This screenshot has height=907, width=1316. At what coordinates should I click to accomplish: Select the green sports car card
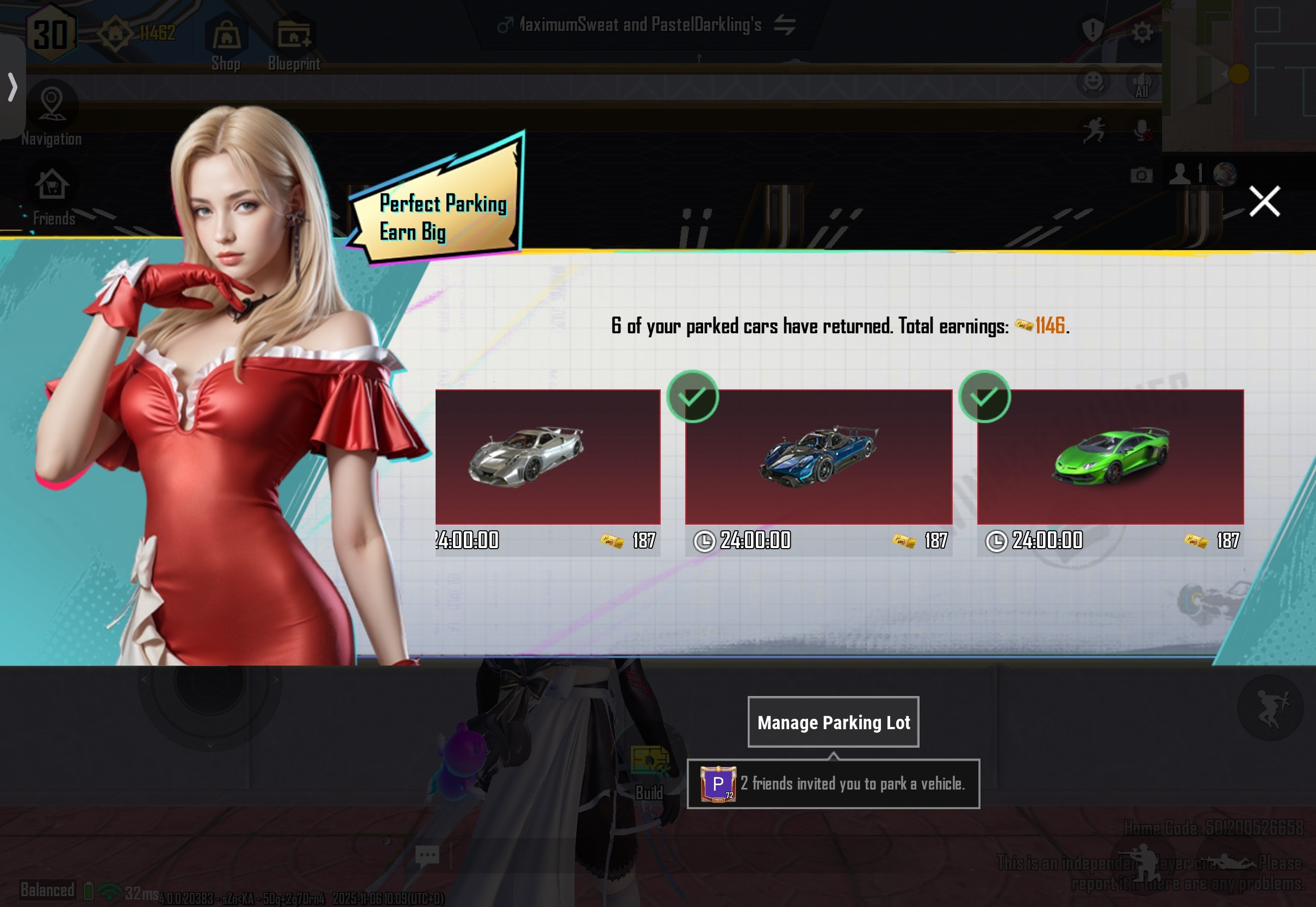coord(1110,457)
